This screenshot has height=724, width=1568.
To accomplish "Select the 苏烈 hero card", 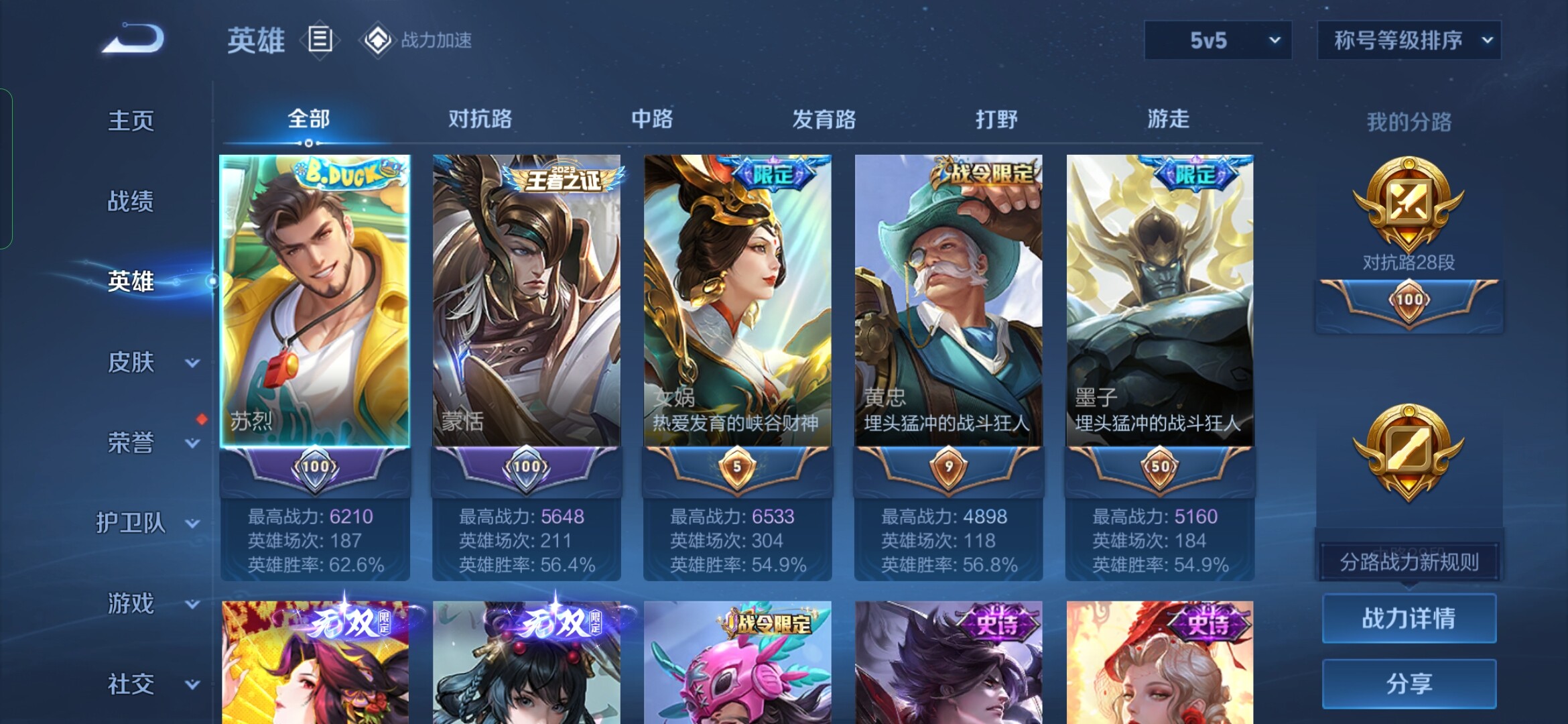I will [315, 302].
